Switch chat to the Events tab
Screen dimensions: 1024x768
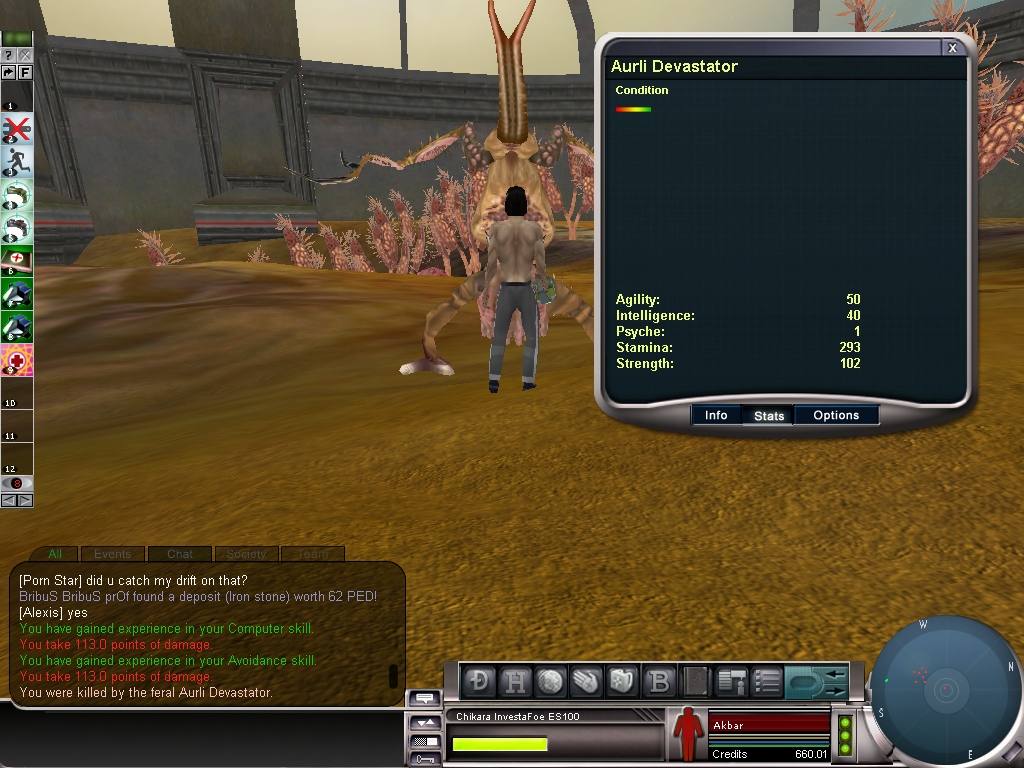(x=112, y=554)
